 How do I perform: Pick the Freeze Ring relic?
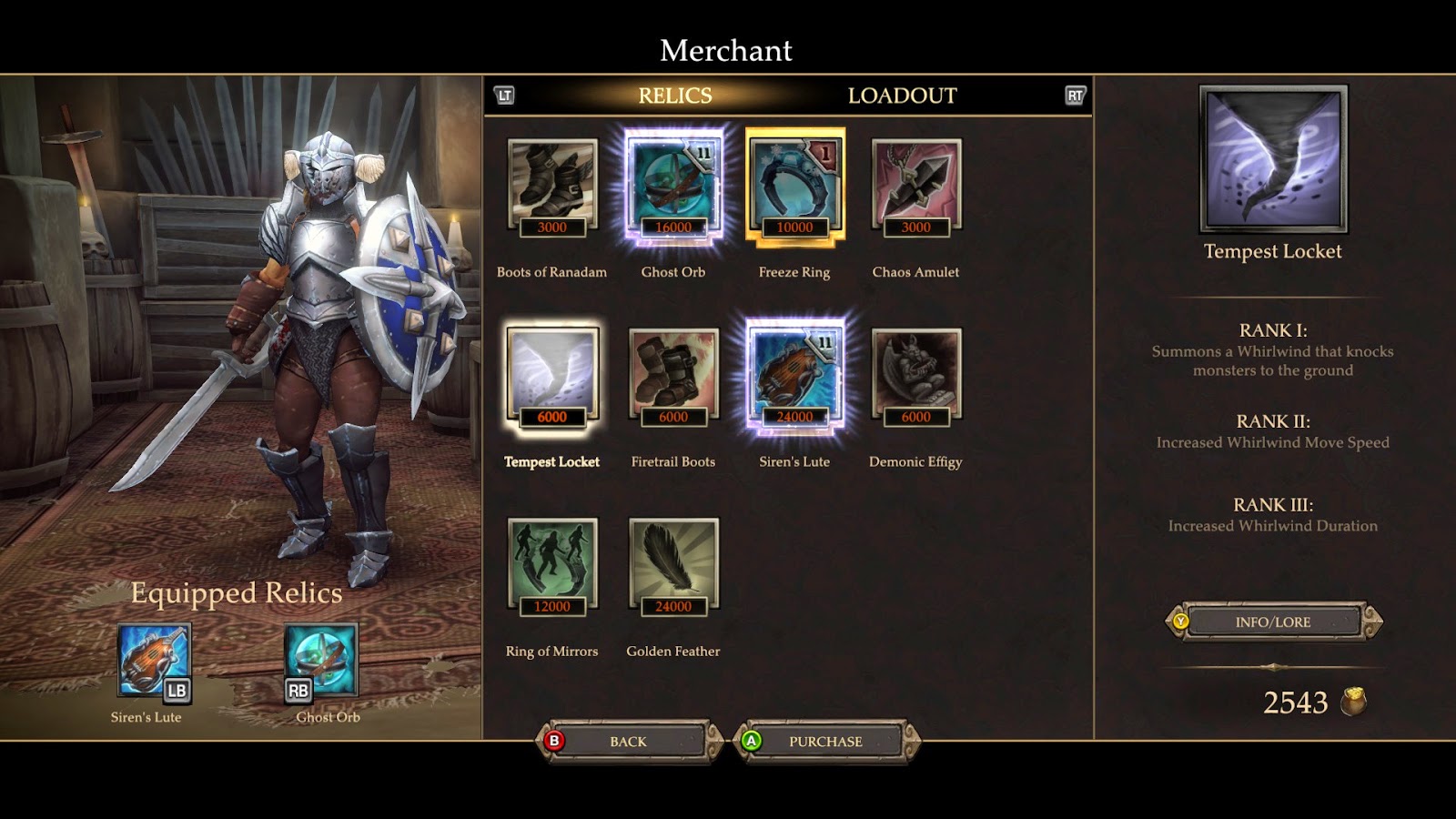coord(794,187)
